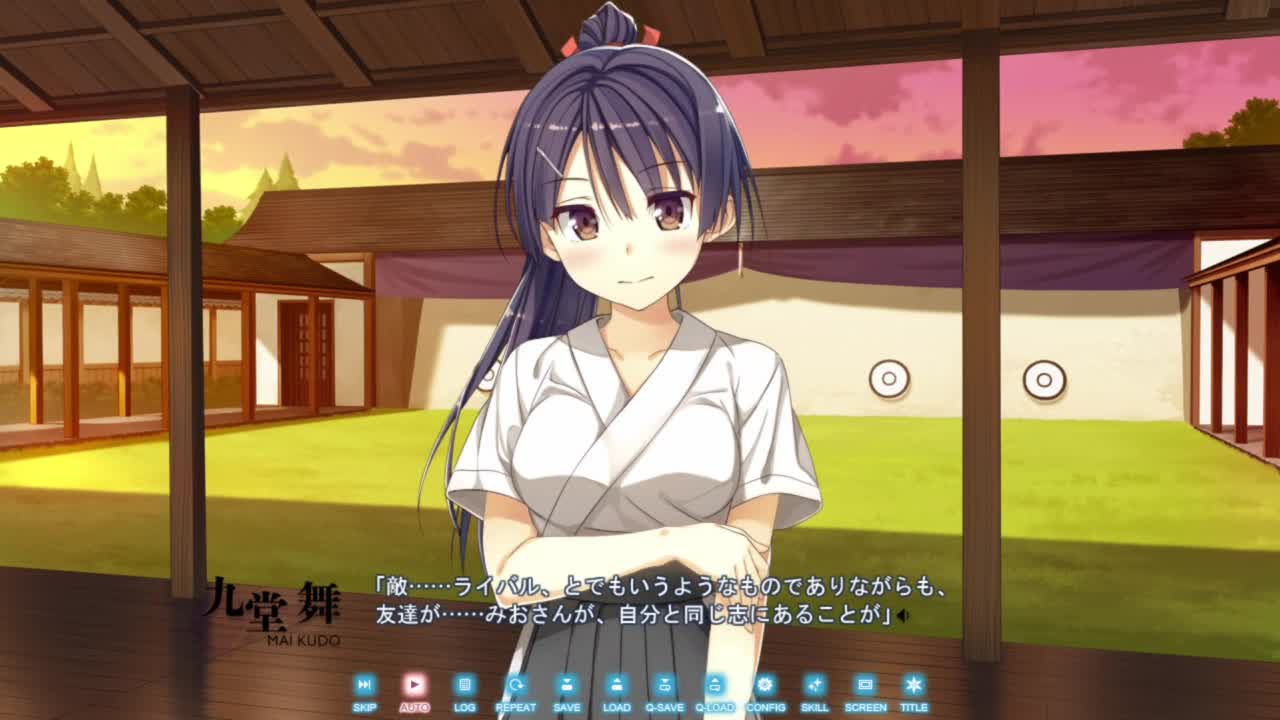Switch display with the SCREEN button
Image resolution: width=1280 pixels, height=720 pixels.
click(865, 686)
